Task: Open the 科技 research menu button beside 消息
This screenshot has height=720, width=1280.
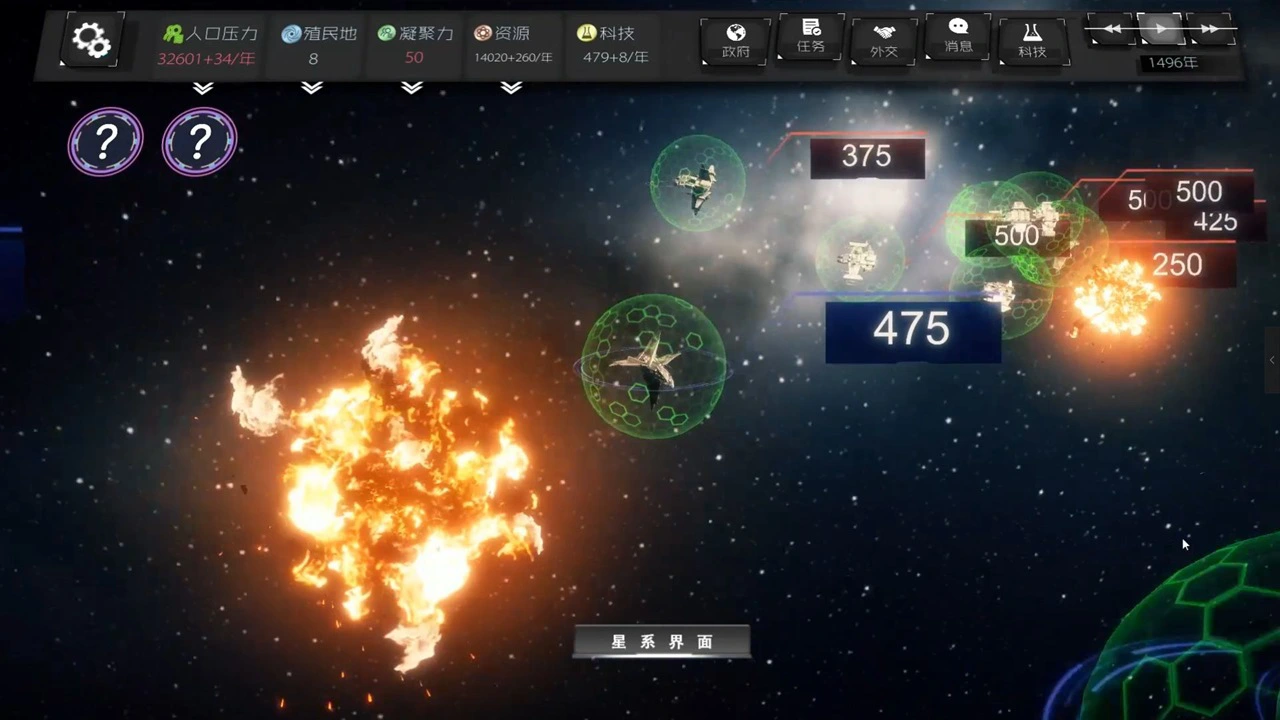Action: coord(1032,41)
